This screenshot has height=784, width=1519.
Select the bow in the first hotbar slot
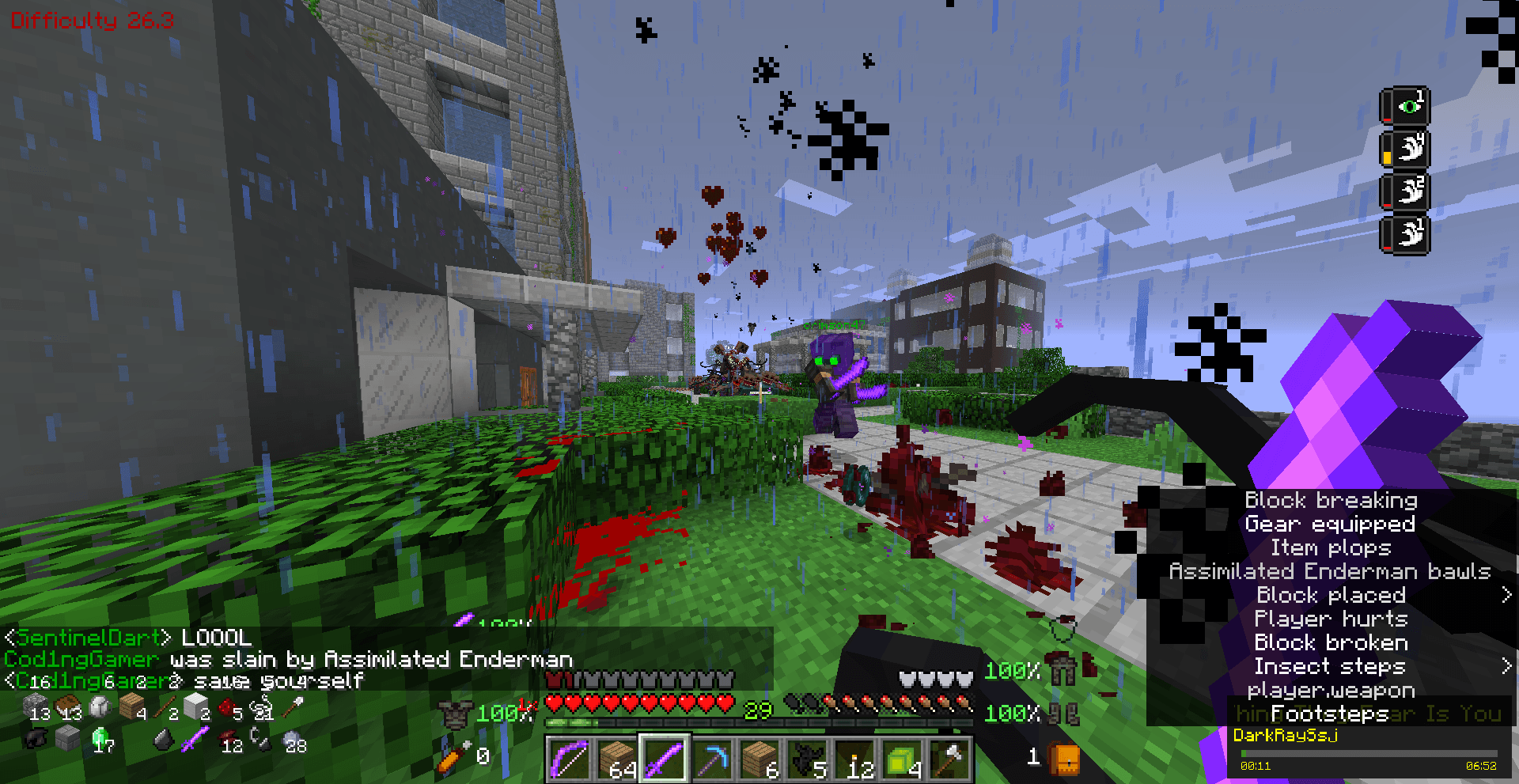click(568, 757)
